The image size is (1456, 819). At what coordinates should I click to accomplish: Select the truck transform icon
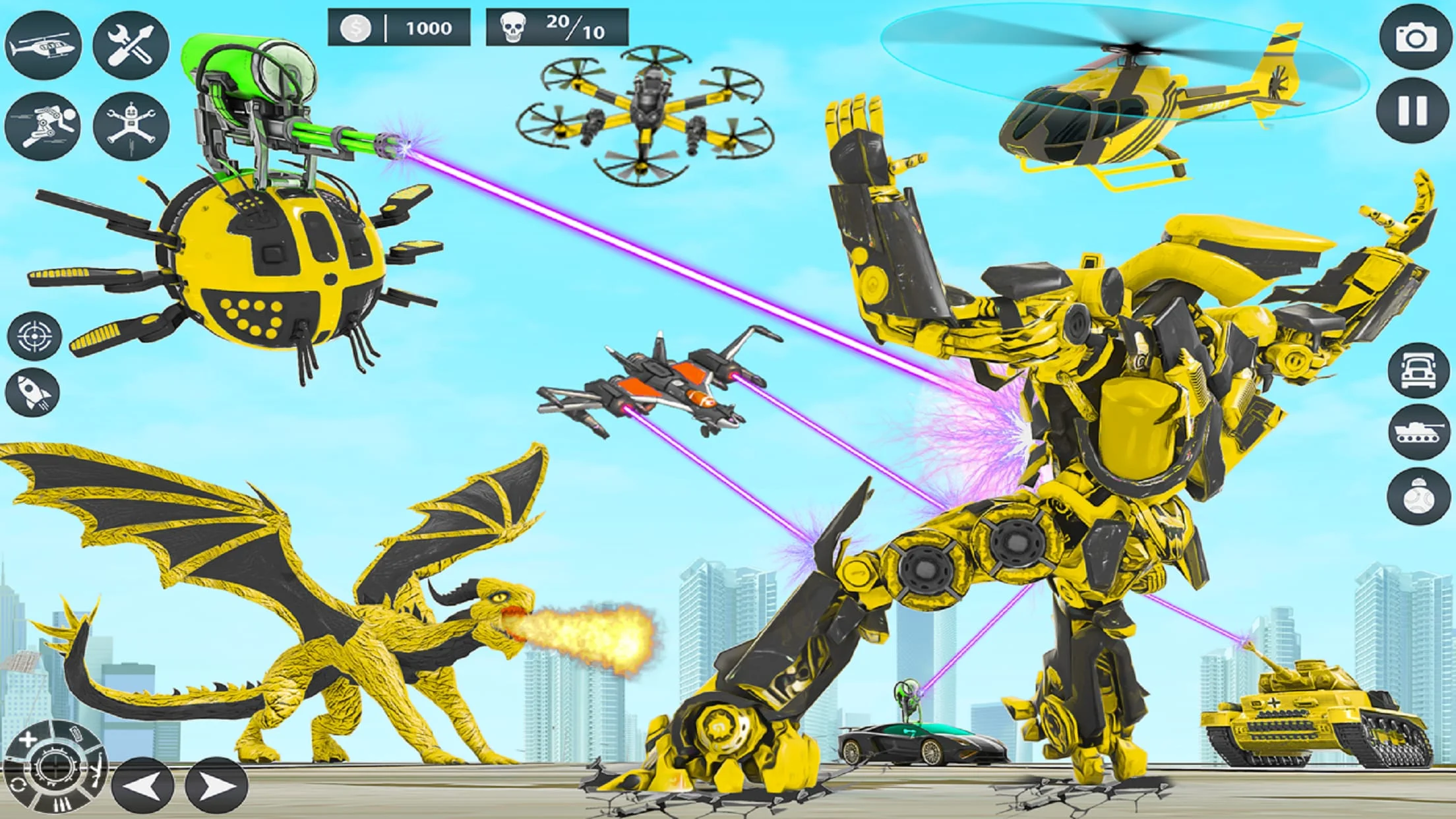[1418, 371]
